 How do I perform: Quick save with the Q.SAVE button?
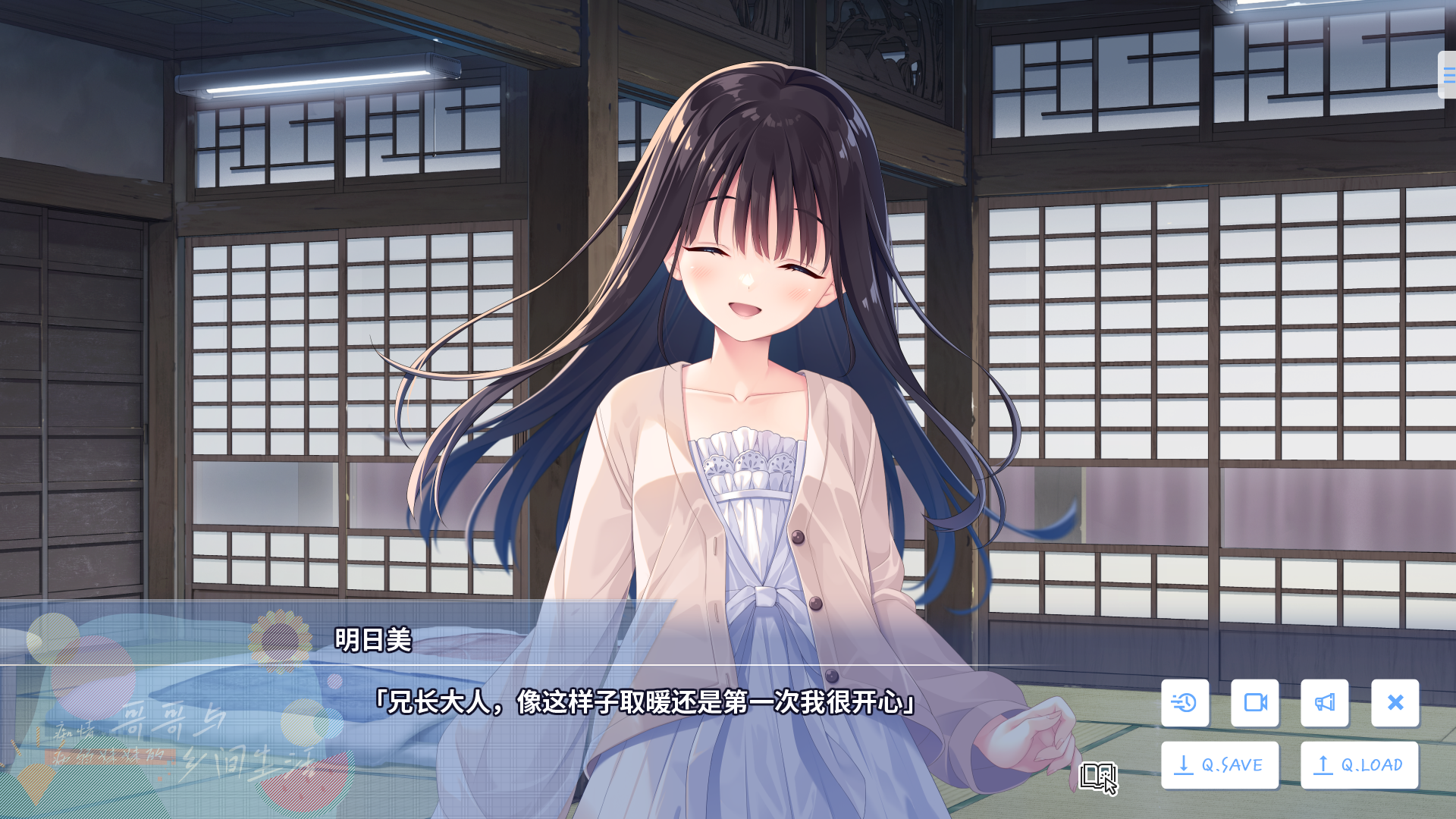[x=1219, y=765]
